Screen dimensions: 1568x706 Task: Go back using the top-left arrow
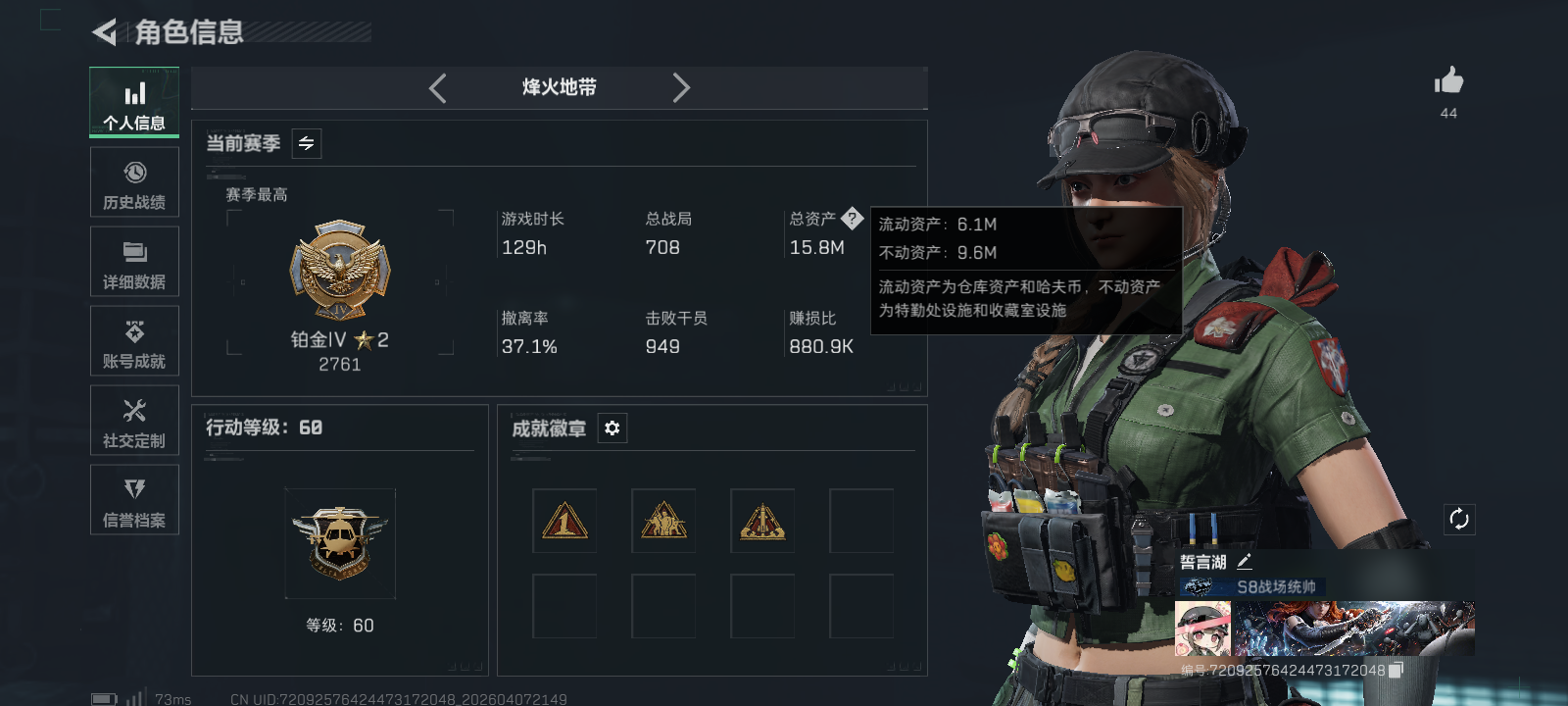106,32
